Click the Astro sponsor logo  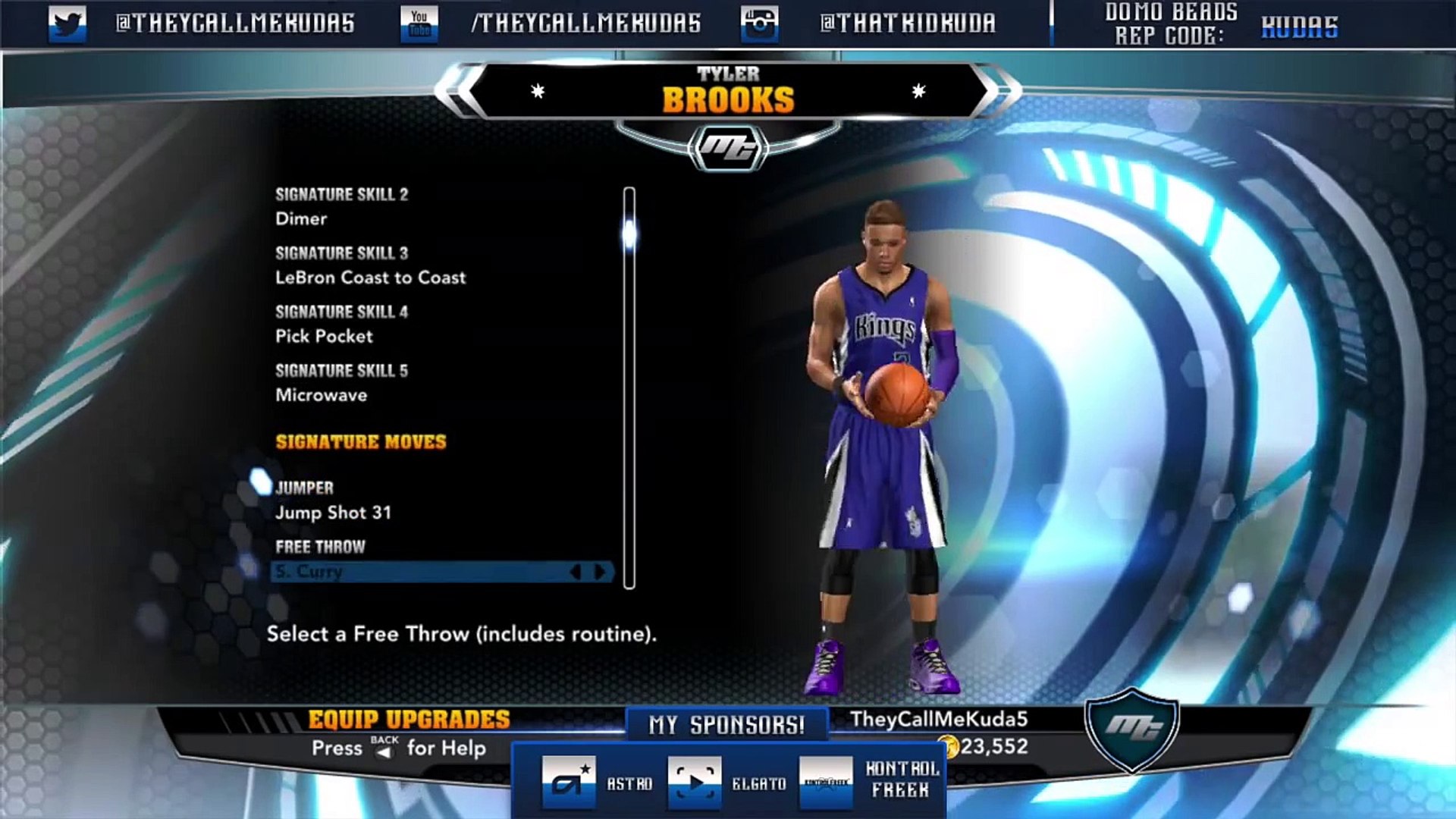point(569,783)
